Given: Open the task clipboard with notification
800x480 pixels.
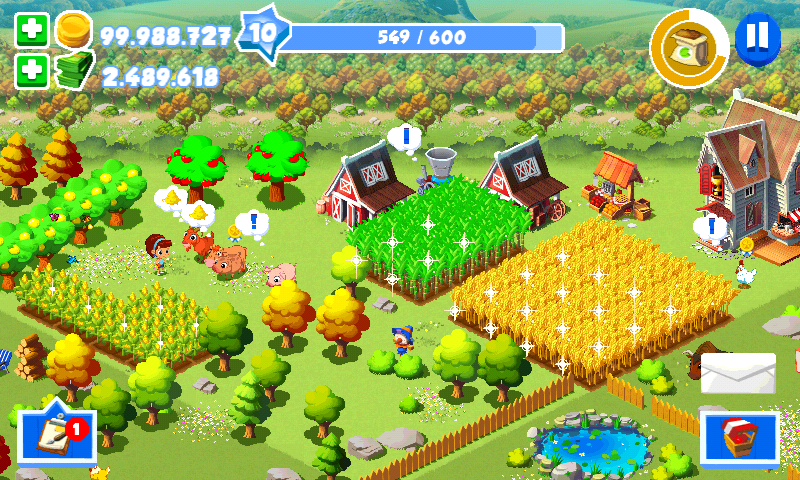Looking at the screenshot, I should [56, 436].
